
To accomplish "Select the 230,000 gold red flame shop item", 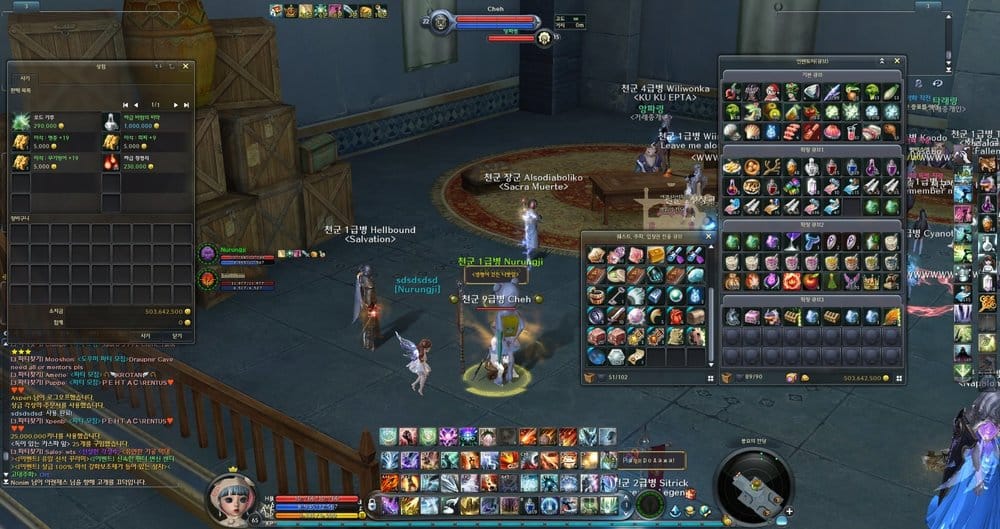I will (110, 162).
